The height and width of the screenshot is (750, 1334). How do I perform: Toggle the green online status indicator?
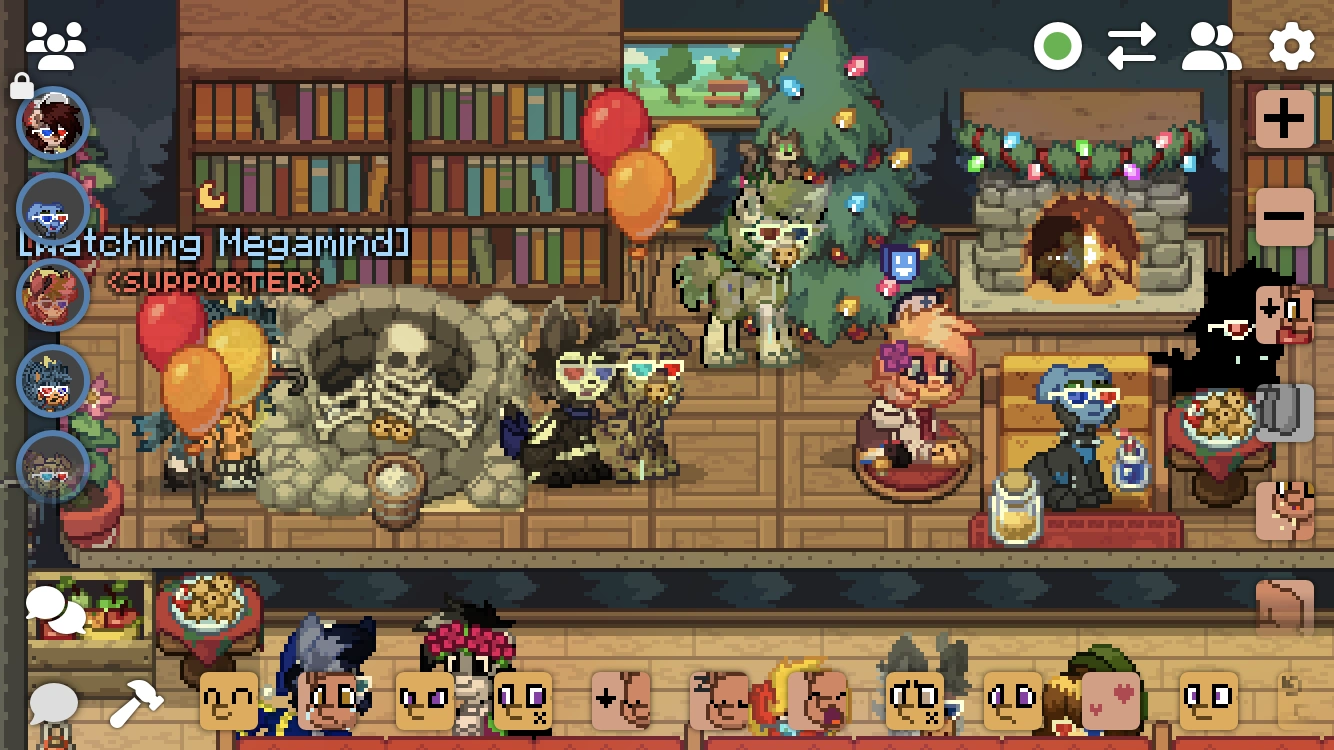point(1058,44)
